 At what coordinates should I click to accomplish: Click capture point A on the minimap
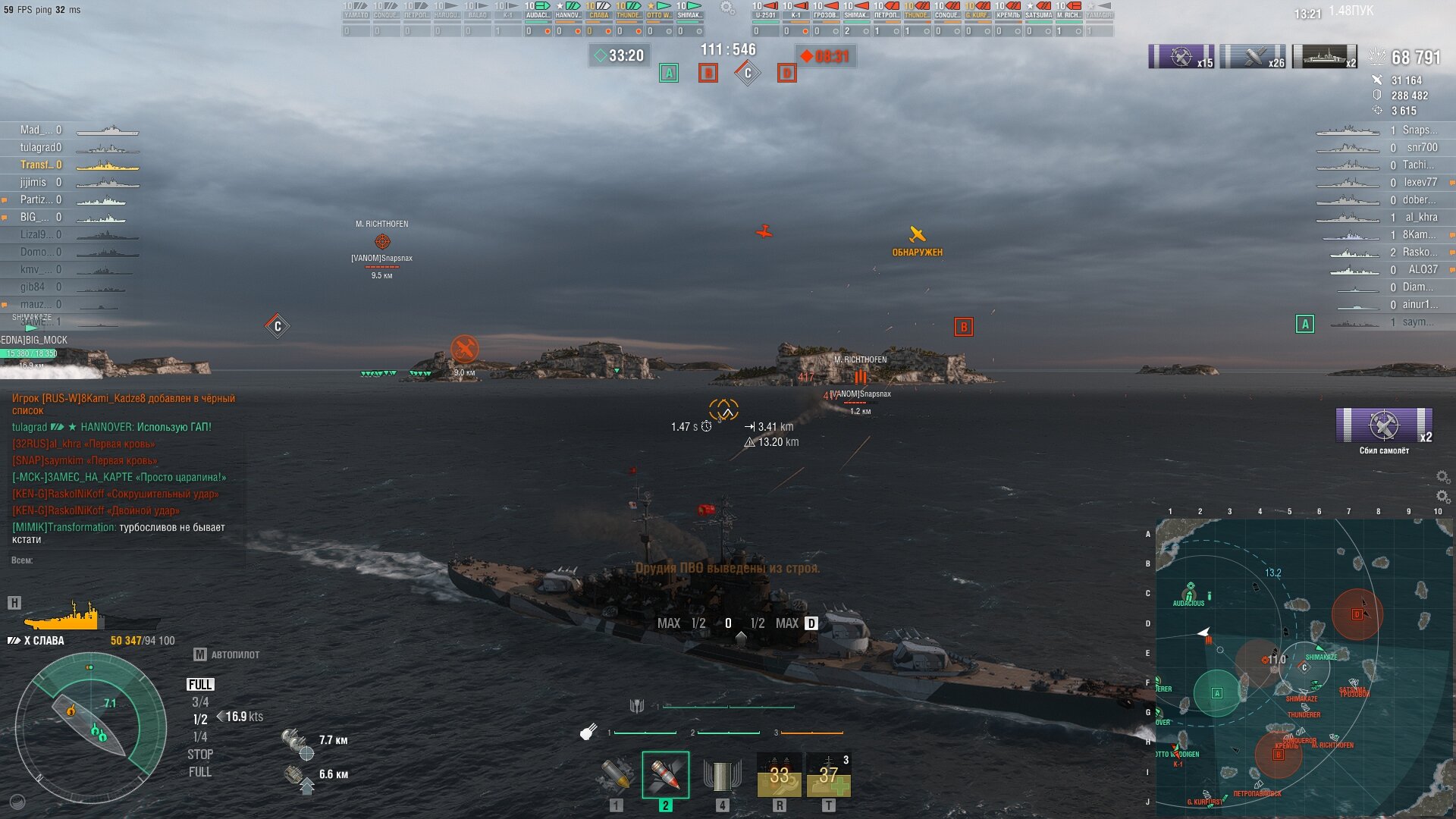[x=1217, y=692]
